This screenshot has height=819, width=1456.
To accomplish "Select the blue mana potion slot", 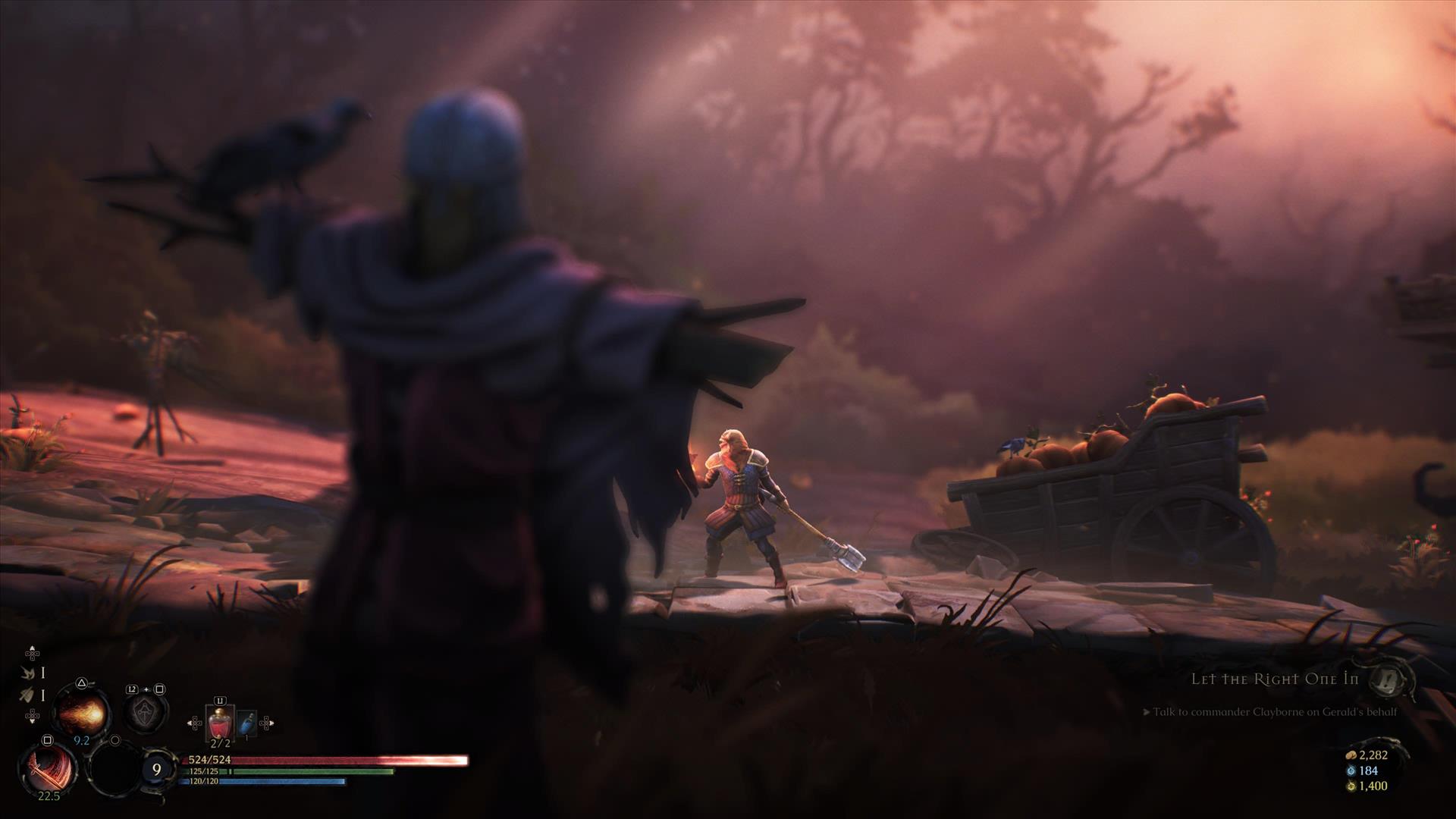I will point(246,725).
